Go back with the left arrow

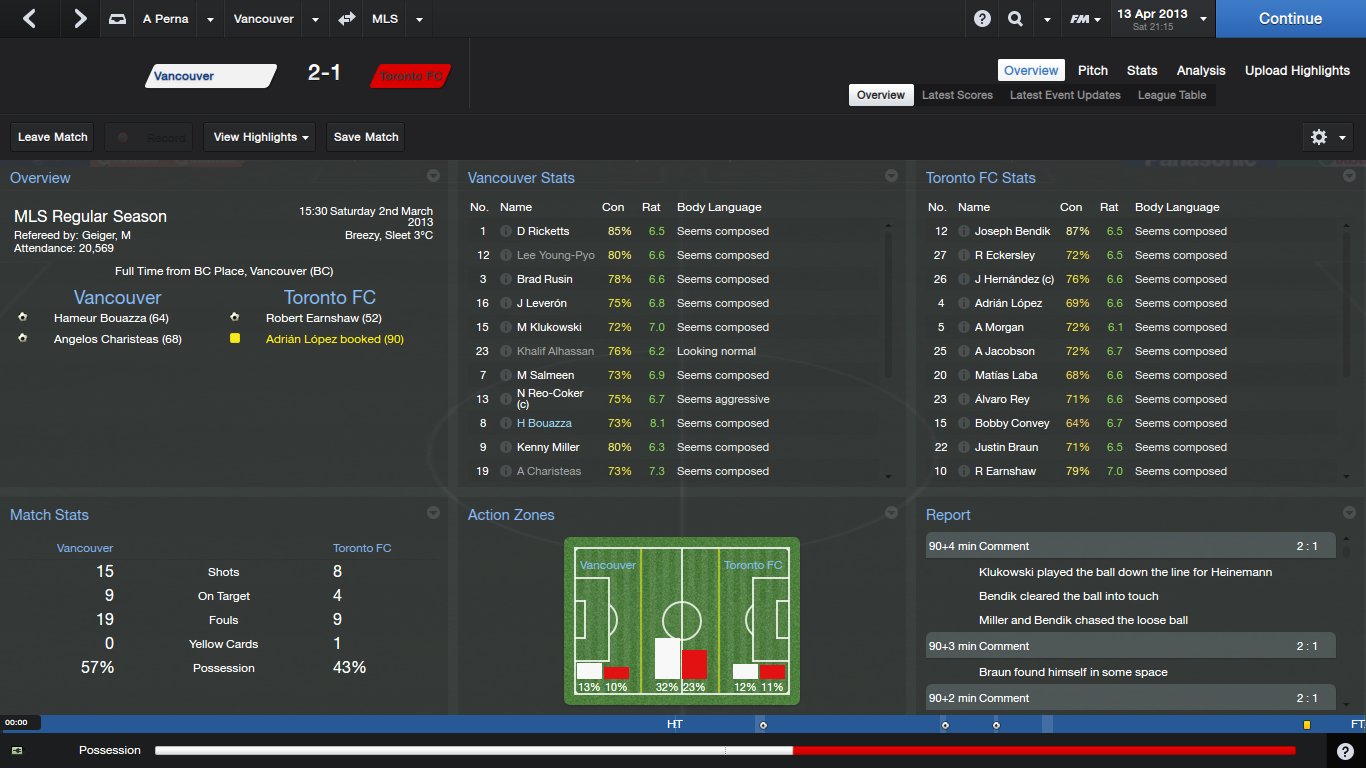(x=29, y=19)
